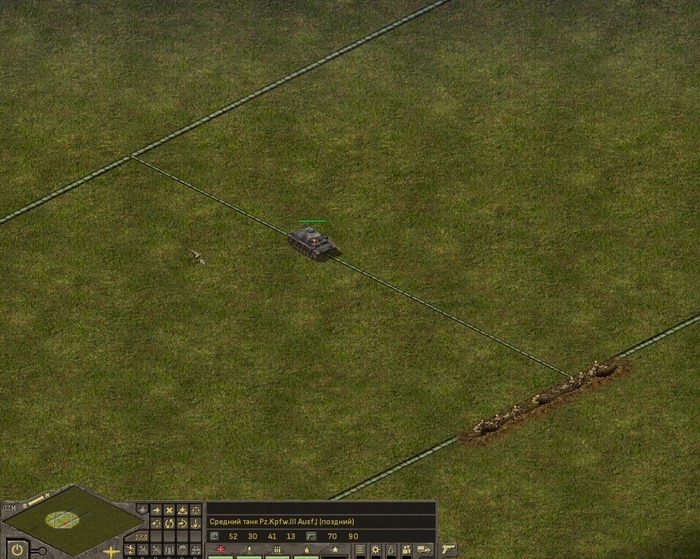Click the yellow airplane aviation icon
Screen dimensions: 700x559
[111, 551]
